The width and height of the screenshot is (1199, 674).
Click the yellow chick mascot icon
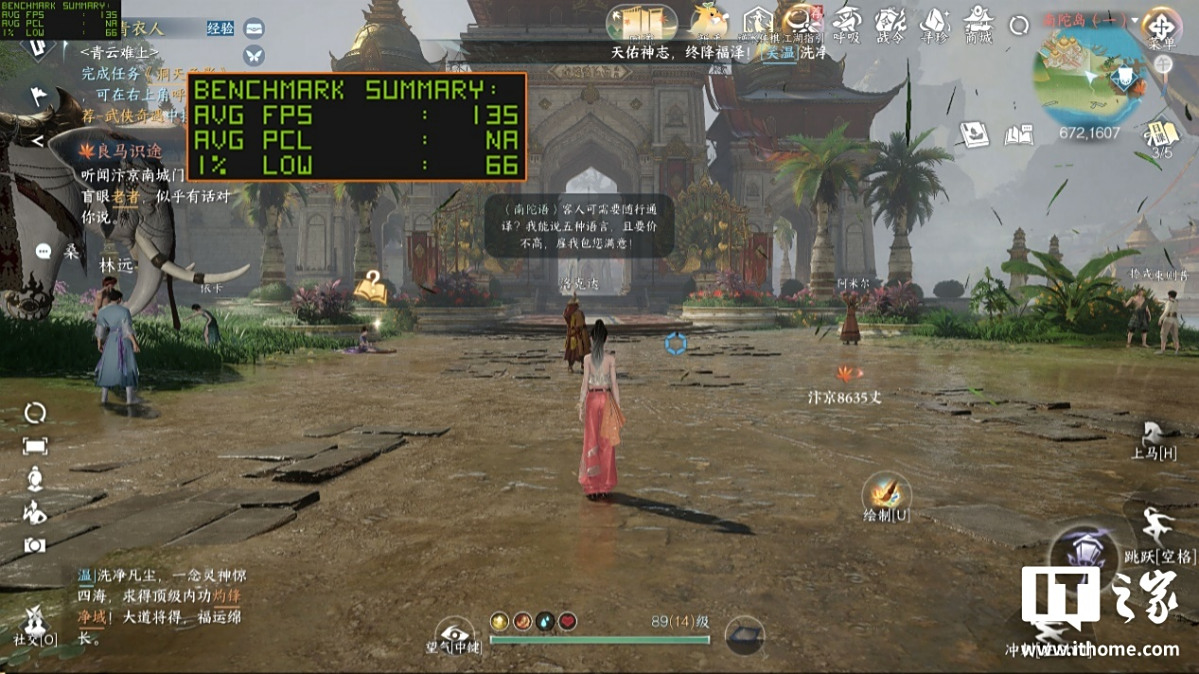tap(709, 21)
